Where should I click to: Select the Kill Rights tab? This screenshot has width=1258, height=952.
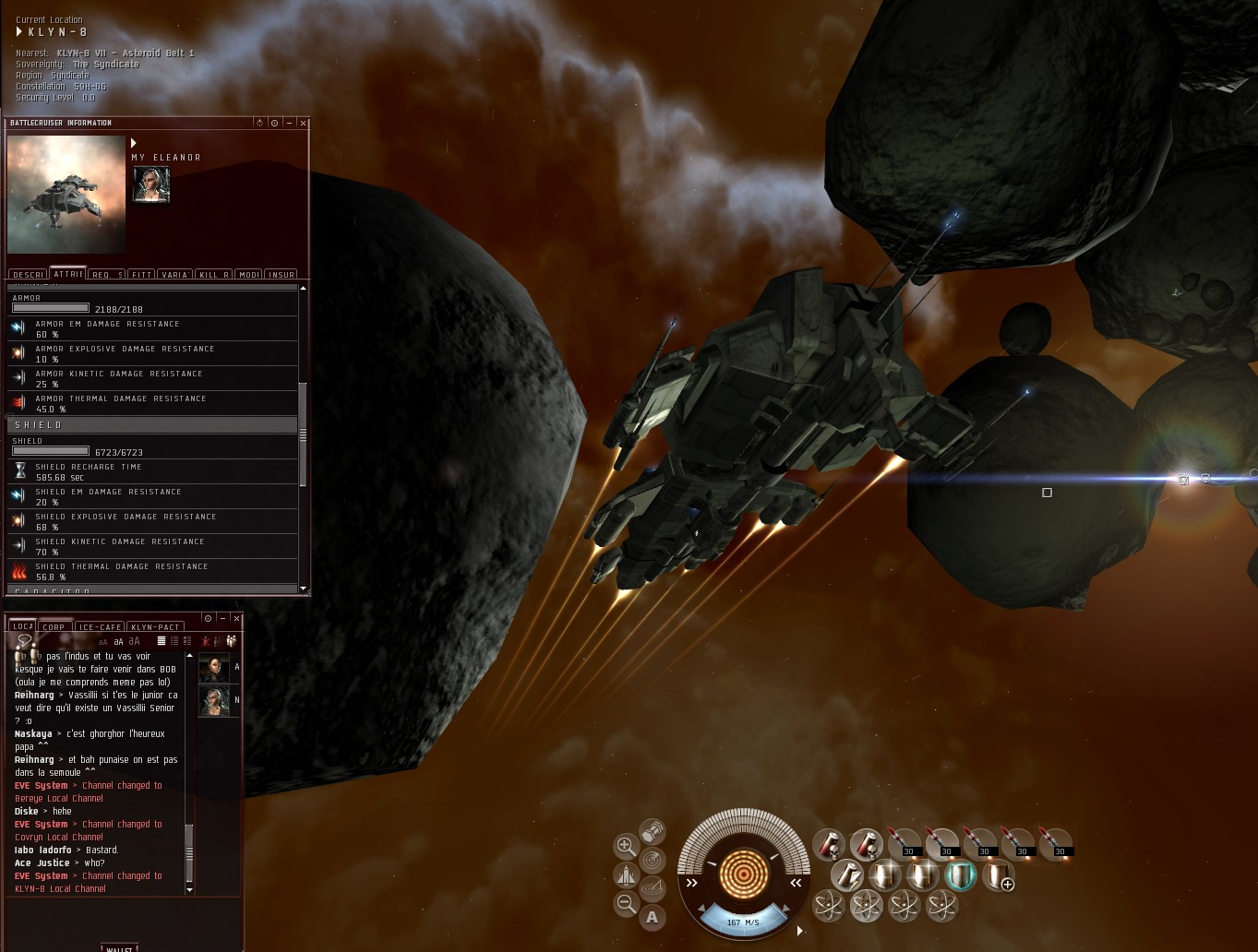pos(214,275)
